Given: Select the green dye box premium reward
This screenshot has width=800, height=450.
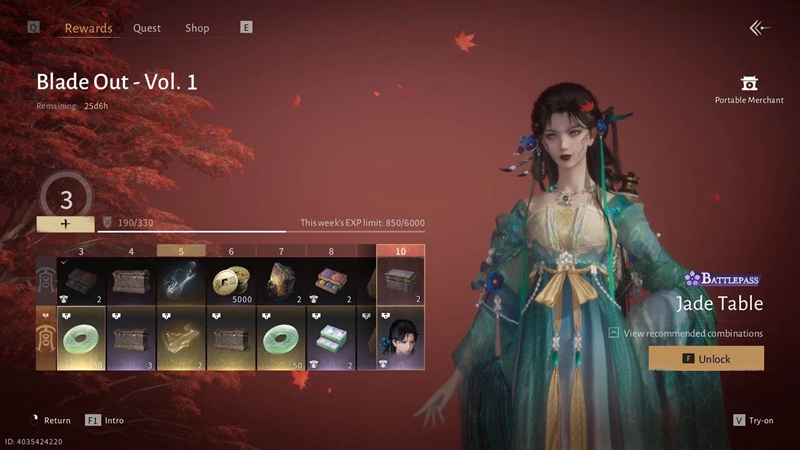Looking at the screenshot, I should [x=331, y=338].
